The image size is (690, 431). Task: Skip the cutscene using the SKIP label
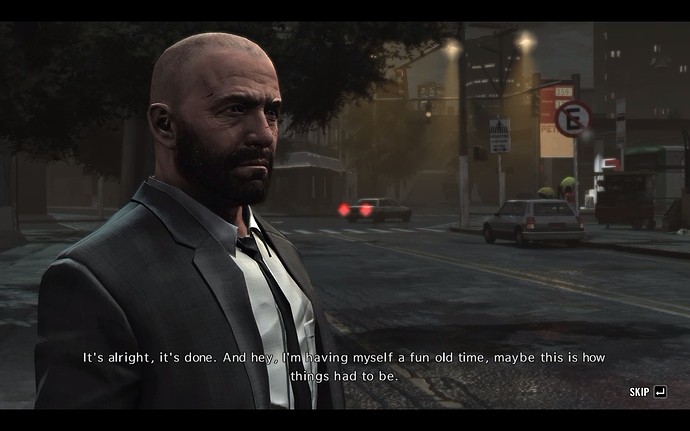pyautogui.click(x=640, y=392)
